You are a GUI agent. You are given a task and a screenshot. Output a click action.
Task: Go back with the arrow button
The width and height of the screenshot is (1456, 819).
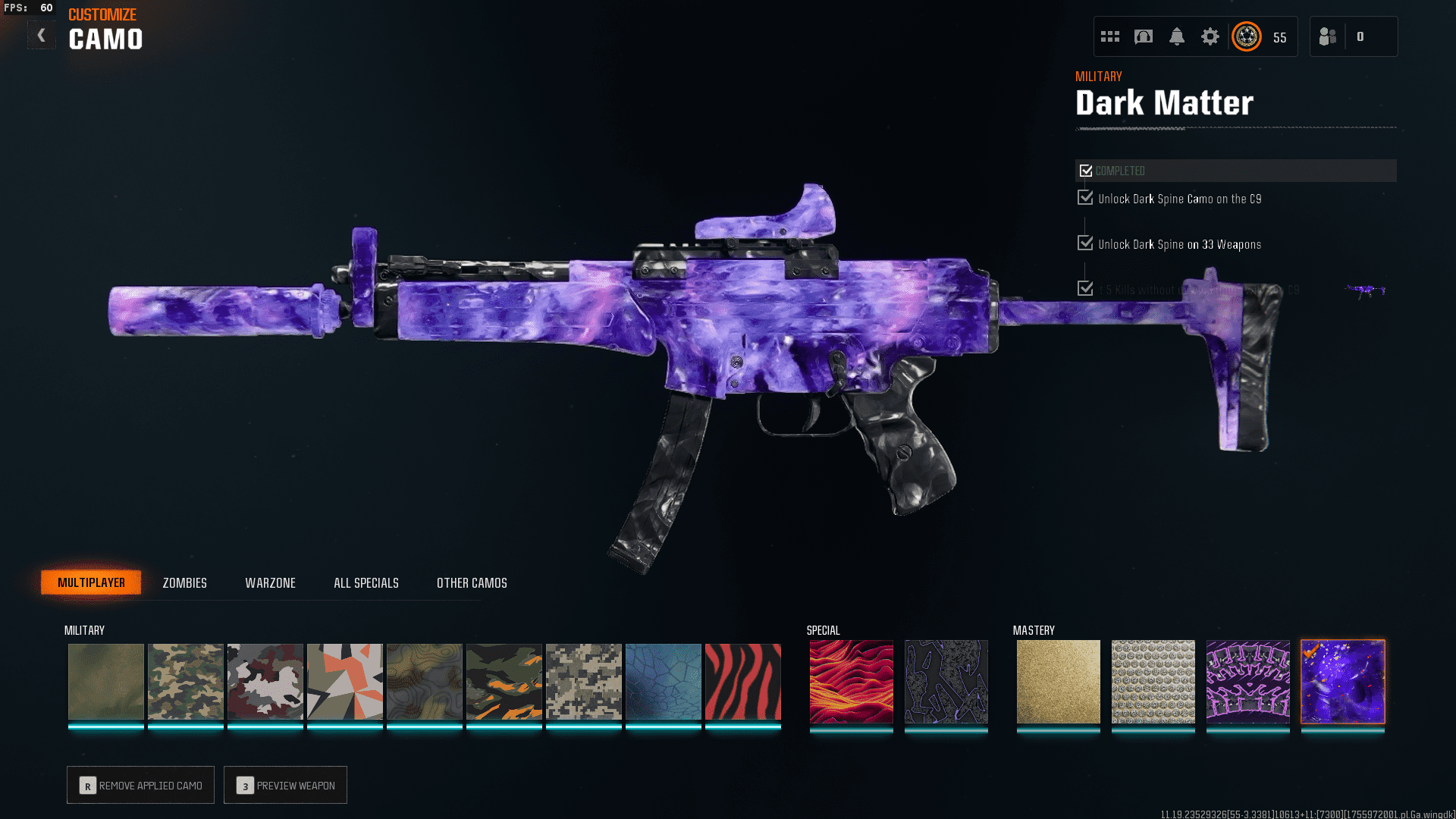pyautogui.click(x=42, y=36)
